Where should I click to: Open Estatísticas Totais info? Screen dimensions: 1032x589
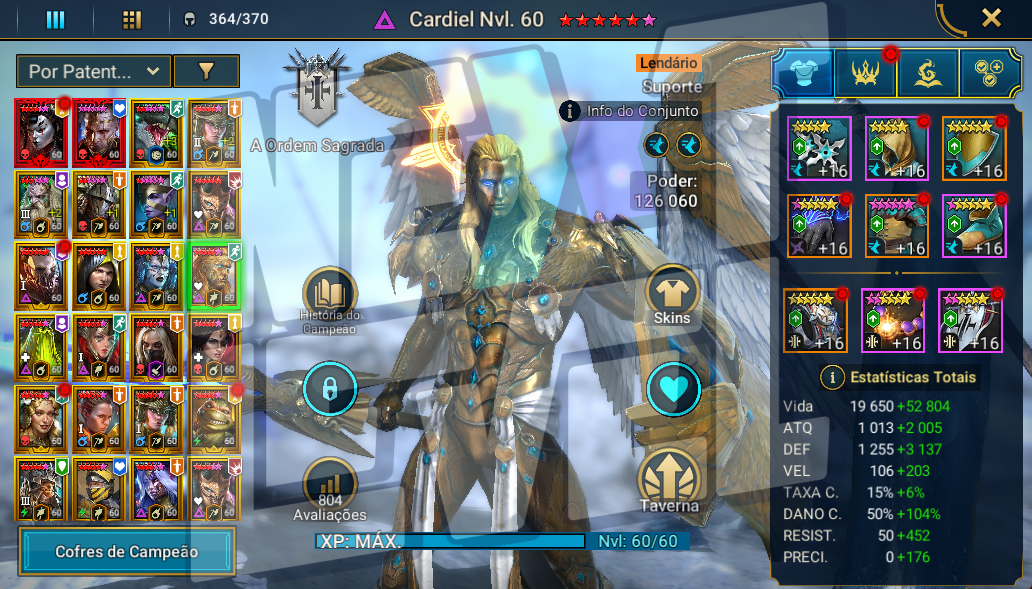point(832,377)
